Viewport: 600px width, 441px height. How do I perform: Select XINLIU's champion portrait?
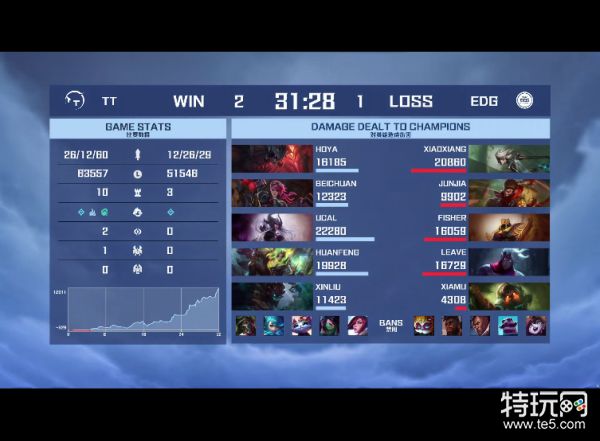258,296
